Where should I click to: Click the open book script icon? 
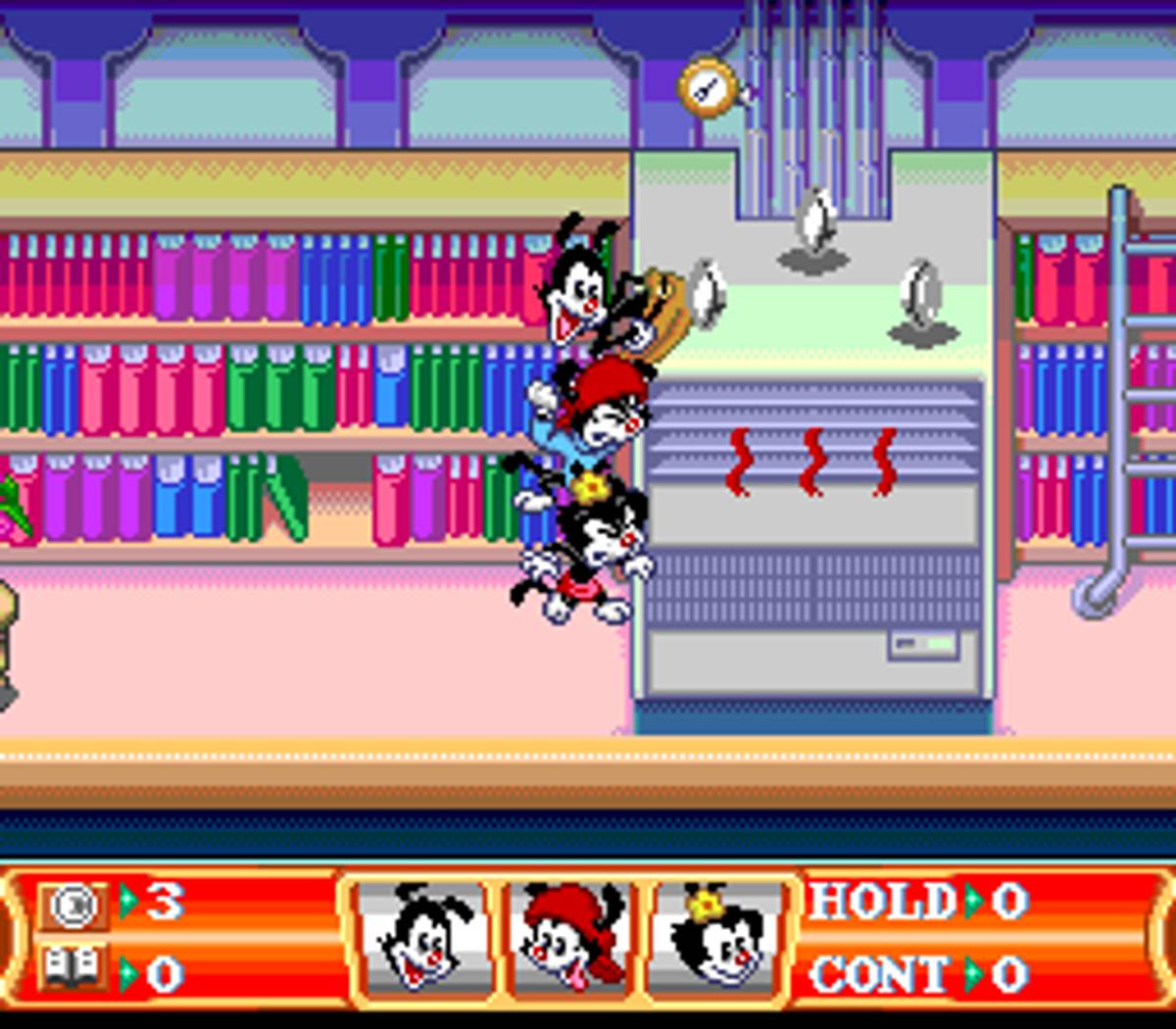[x=73, y=970]
